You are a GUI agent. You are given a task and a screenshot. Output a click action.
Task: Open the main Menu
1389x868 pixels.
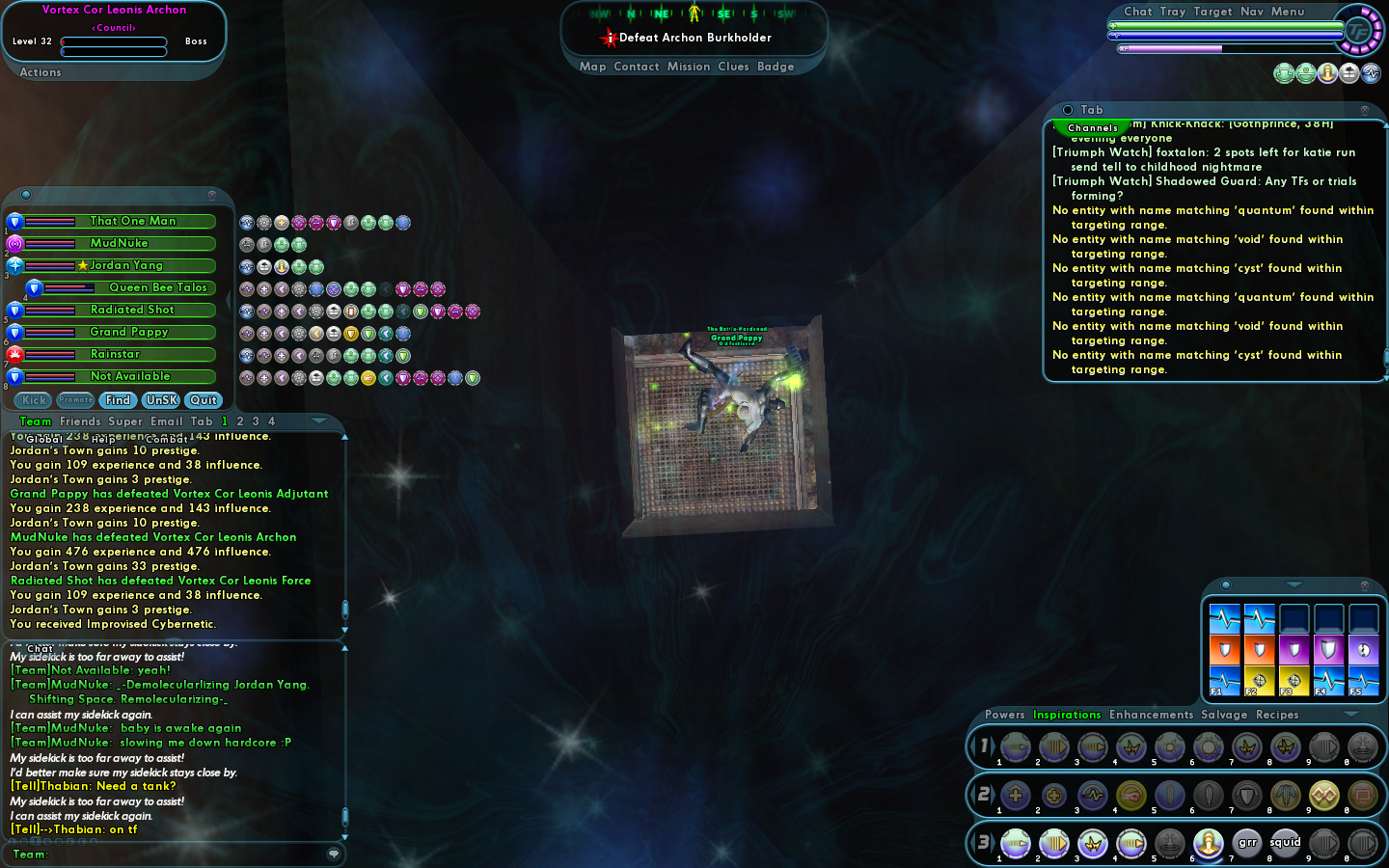[x=1287, y=12]
